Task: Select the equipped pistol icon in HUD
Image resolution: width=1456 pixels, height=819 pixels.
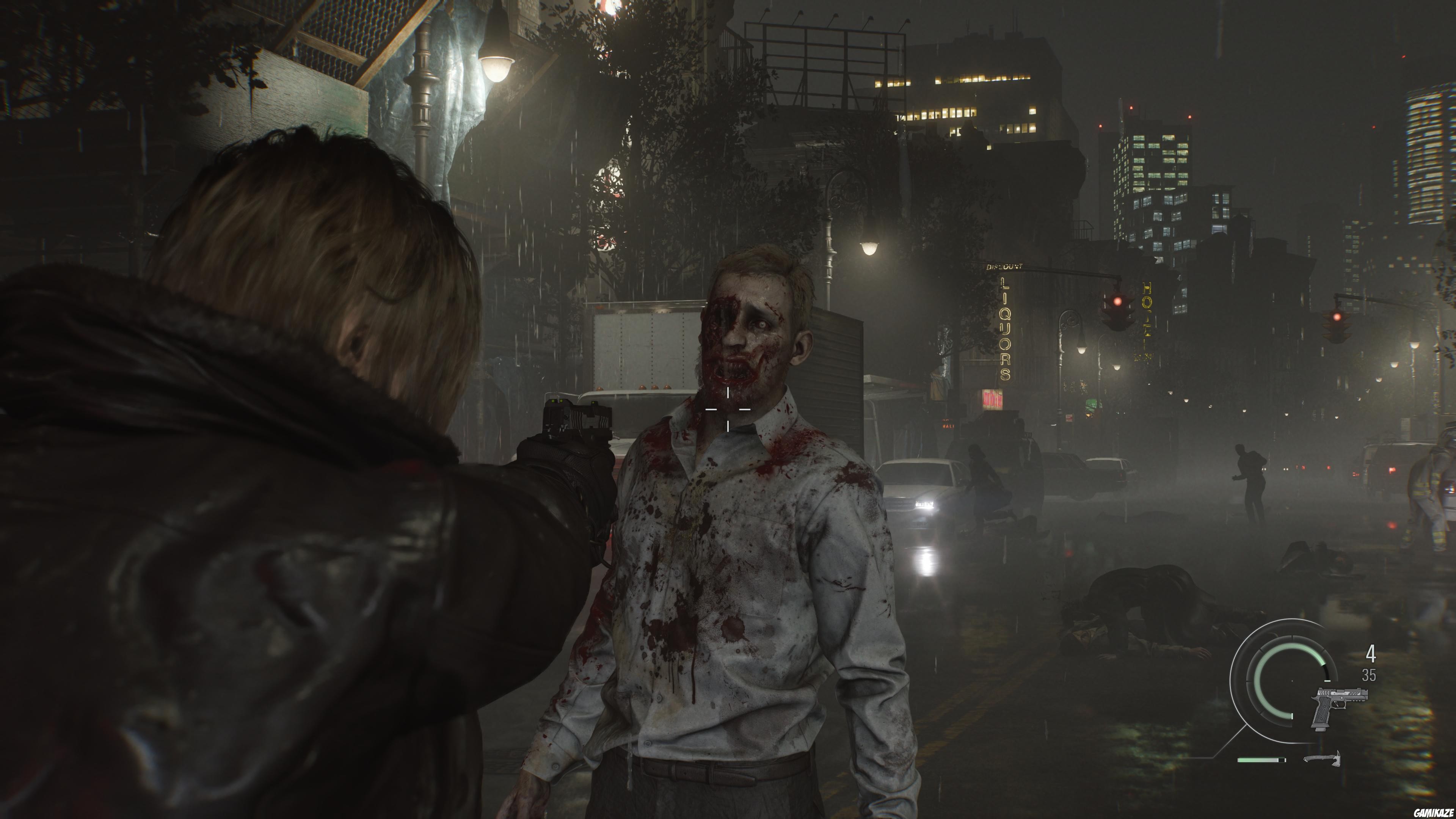Action: pos(1338,708)
